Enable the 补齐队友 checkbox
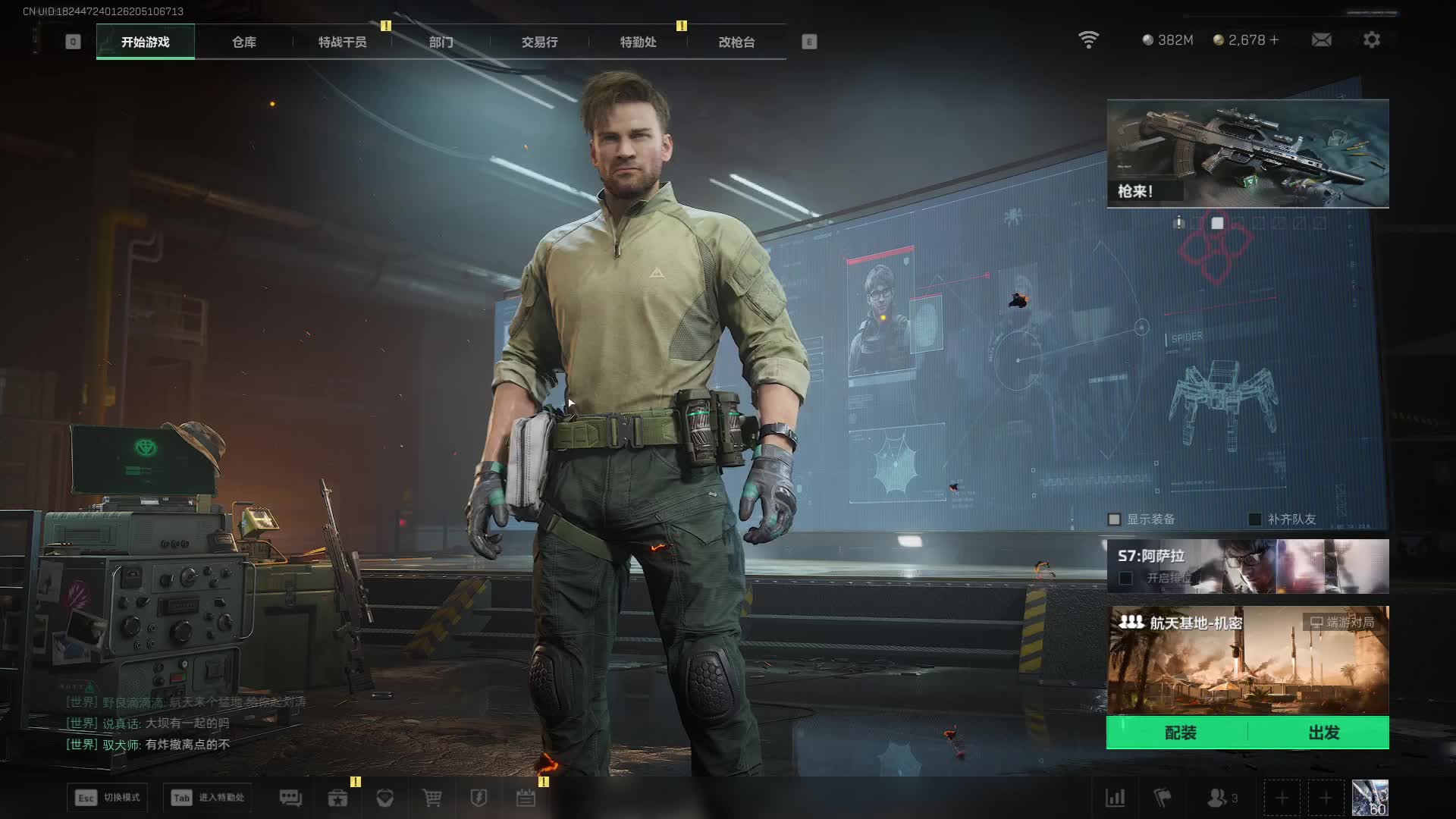Viewport: 1456px width, 819px height. tap(1255, 519)
